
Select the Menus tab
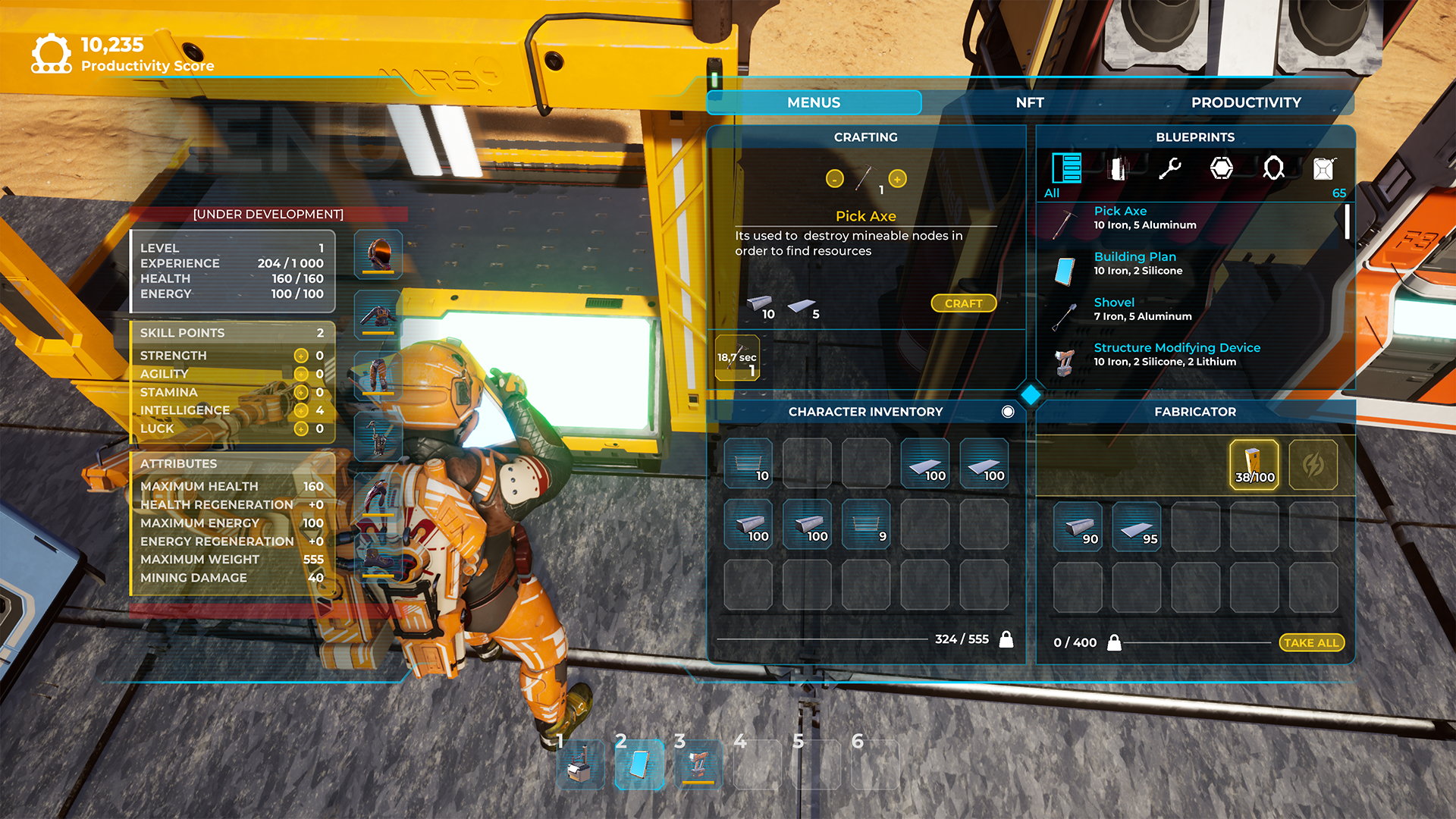coord(814,102)
